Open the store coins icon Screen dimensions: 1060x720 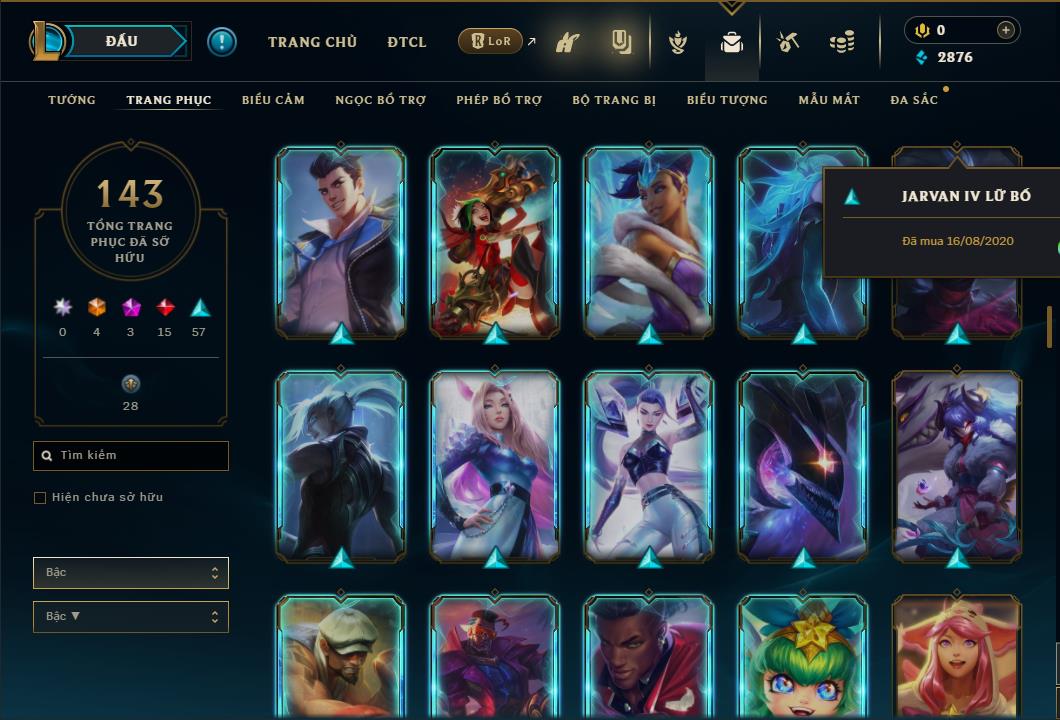click(842, 43)
